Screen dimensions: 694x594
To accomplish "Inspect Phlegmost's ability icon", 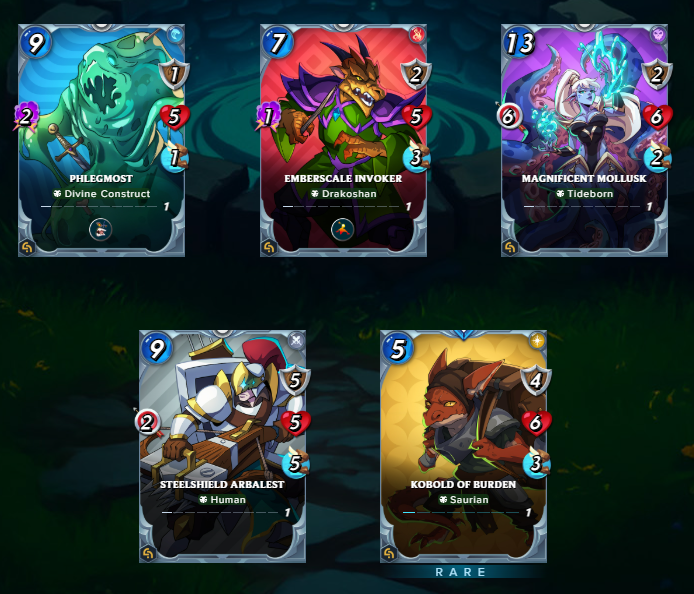I will (x=101, y=230).
